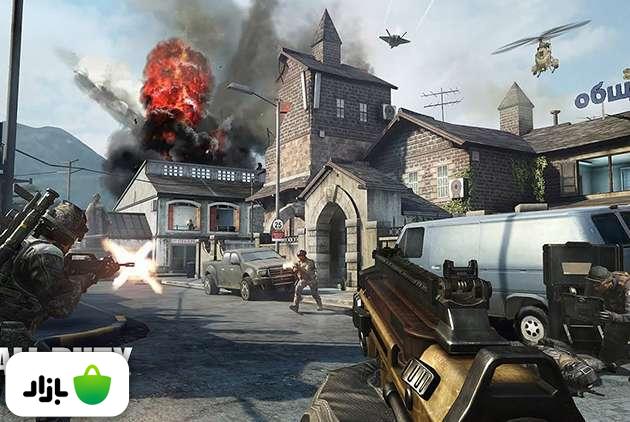Click the green Bazaar store badge
The height and width of the screenshot is (422, 630).
67,385
